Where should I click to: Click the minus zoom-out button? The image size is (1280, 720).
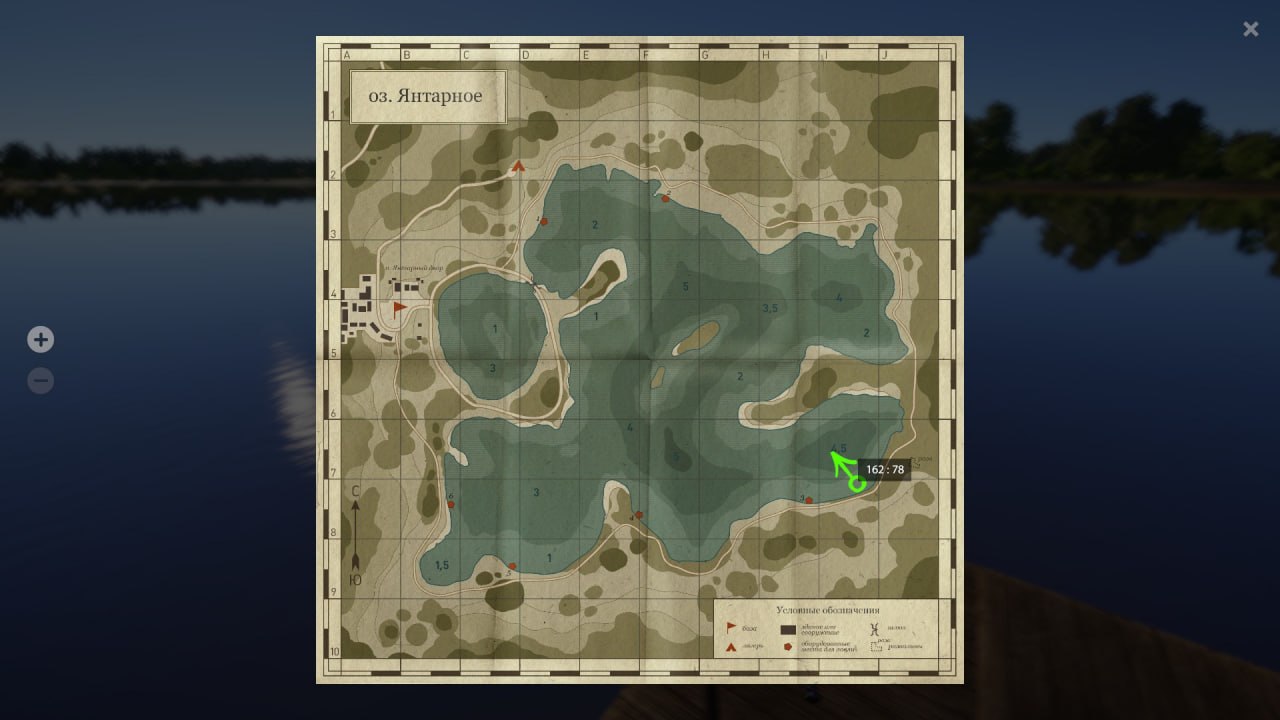tap(40, 381)
